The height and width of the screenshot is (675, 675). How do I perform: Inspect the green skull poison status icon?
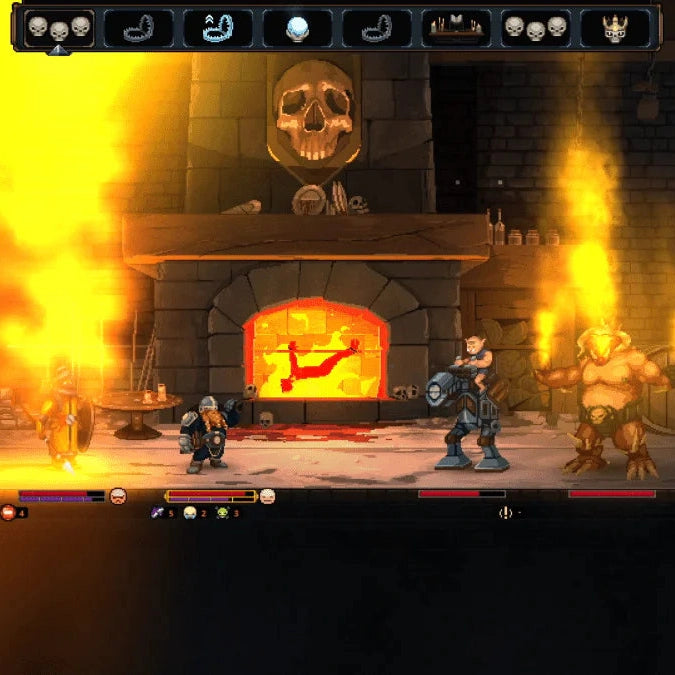(x=222, y=513)
